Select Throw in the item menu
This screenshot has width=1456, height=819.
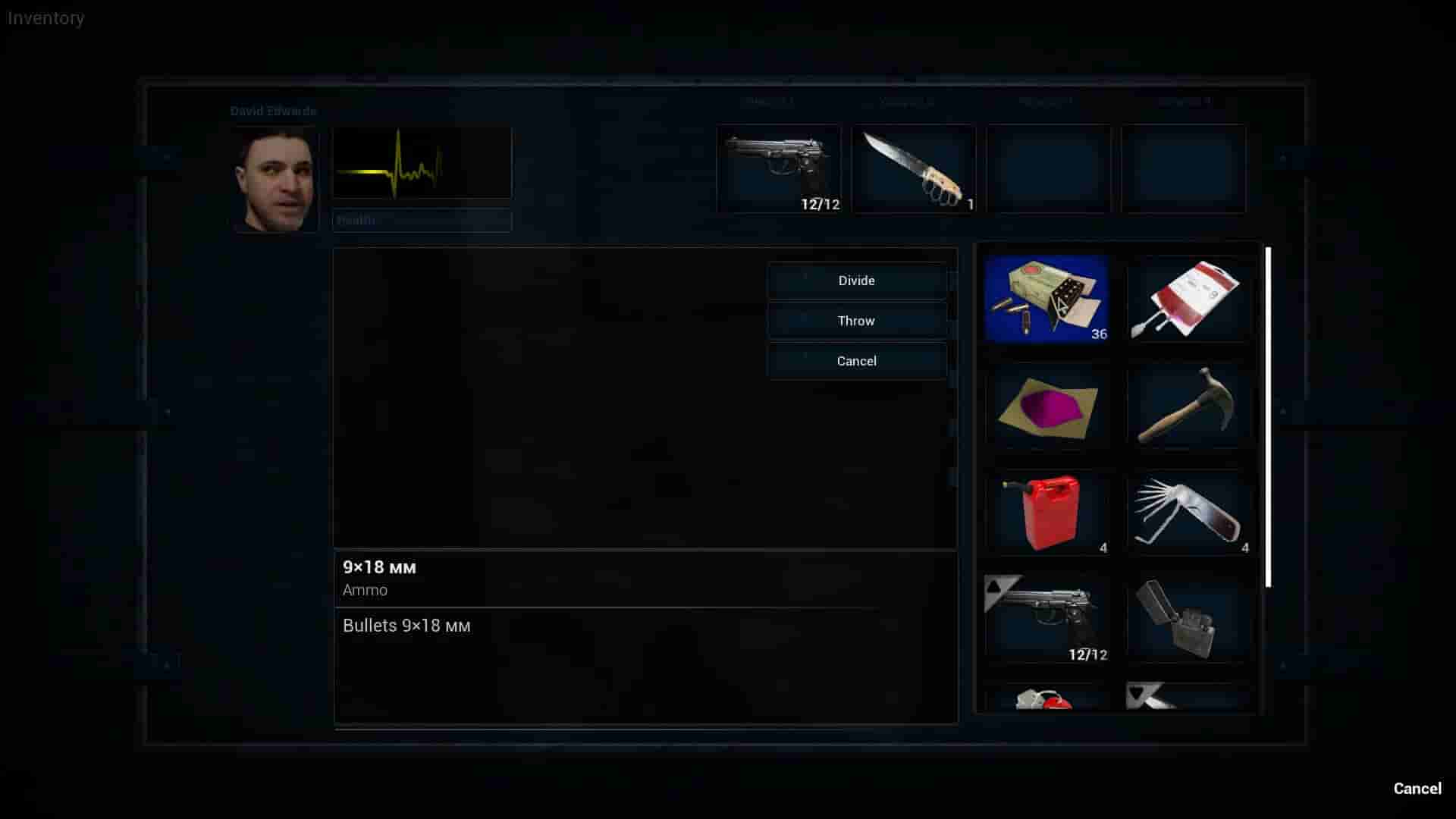[856, 321]
